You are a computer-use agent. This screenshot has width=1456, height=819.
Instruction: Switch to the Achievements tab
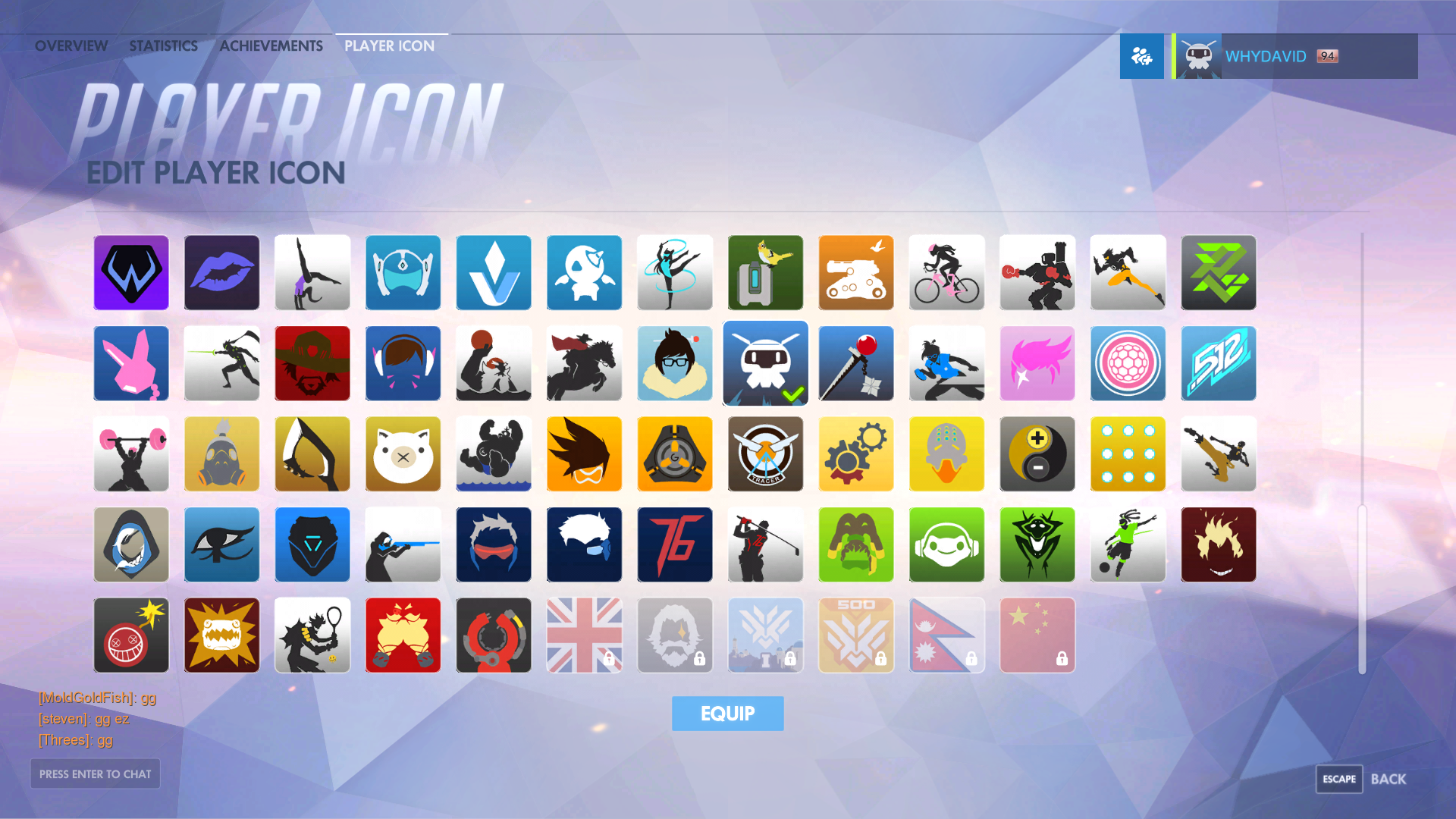coord(271,45)
